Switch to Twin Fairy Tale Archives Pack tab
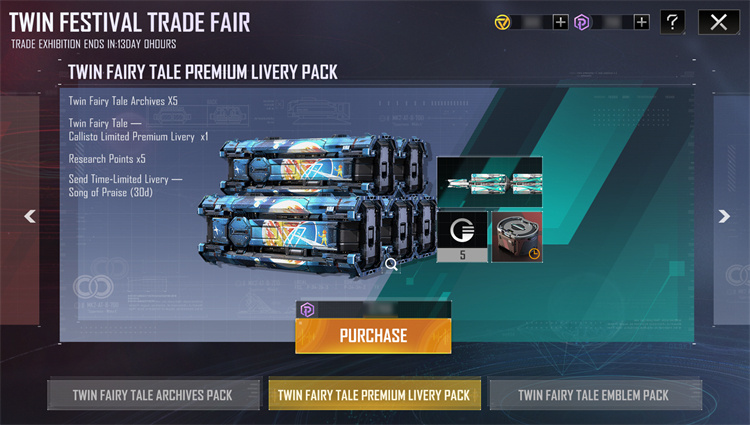Screen dimensions: 750x425 [x=152, y=395]
